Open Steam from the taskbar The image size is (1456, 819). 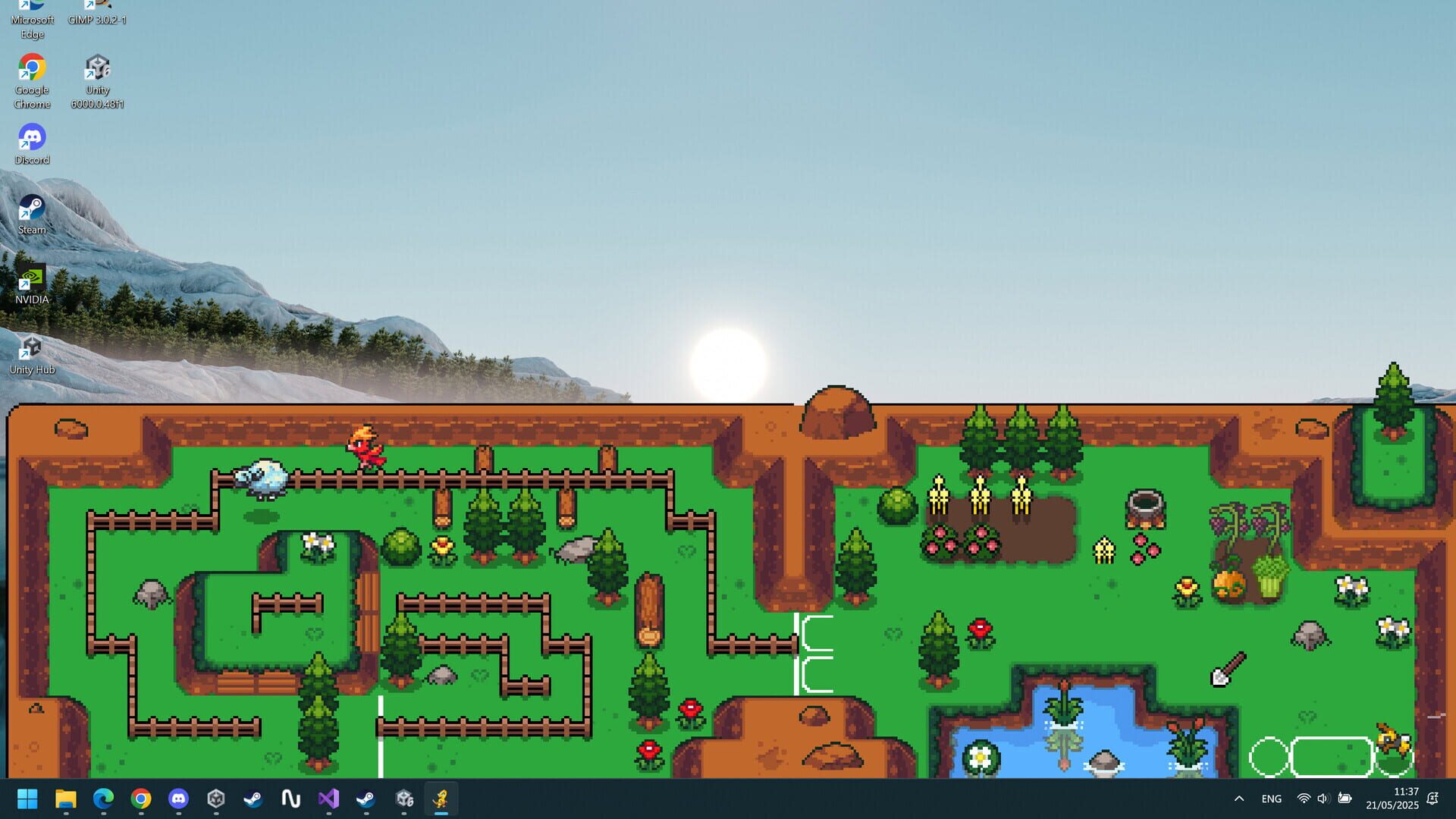(253, 799)
